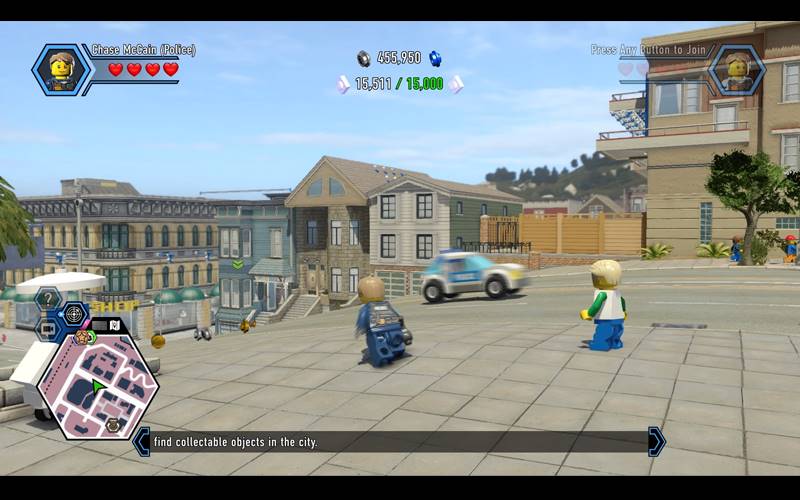Click the video camera icon
This screenshot has height=500, width=800.
point(48,327)
